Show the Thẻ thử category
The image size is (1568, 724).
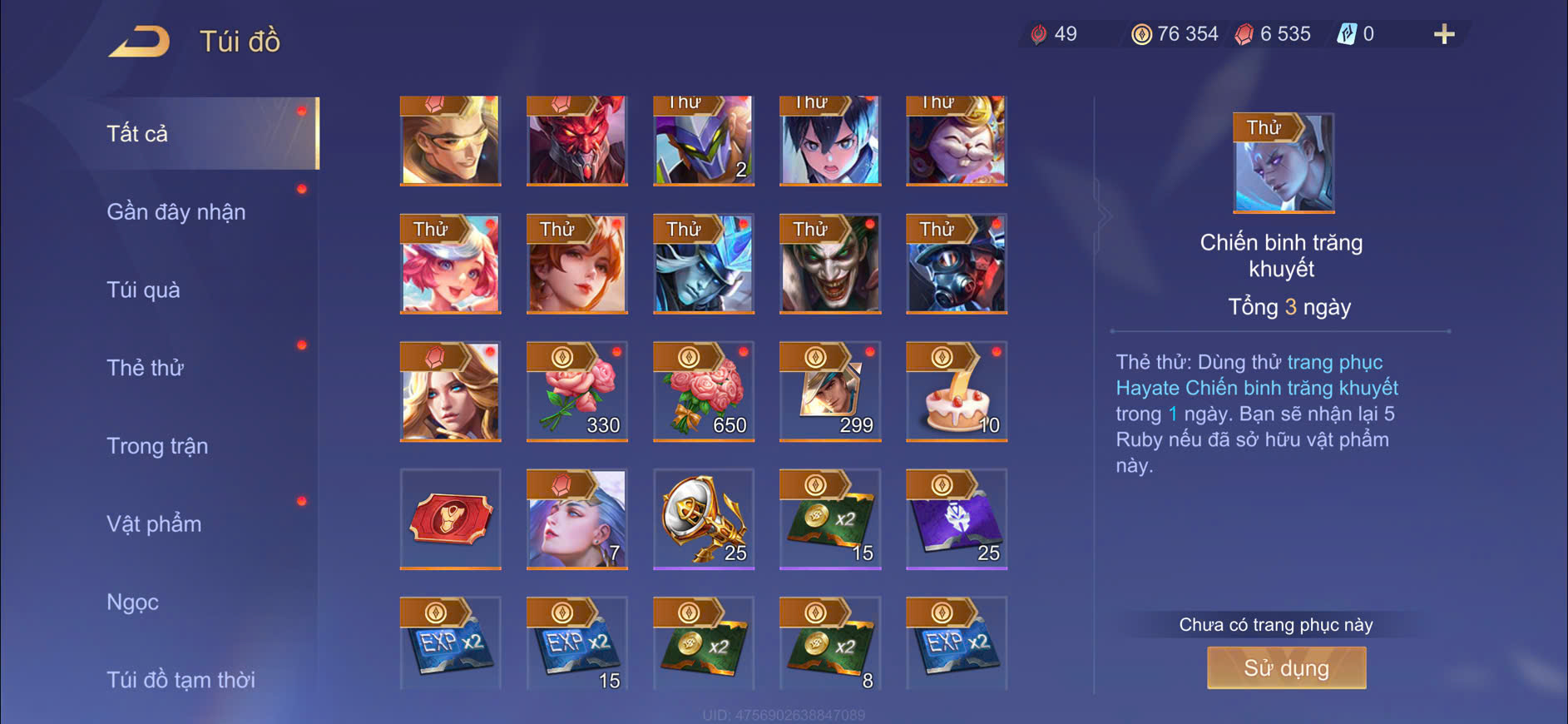pyautogui.click(x=145, y=368)
